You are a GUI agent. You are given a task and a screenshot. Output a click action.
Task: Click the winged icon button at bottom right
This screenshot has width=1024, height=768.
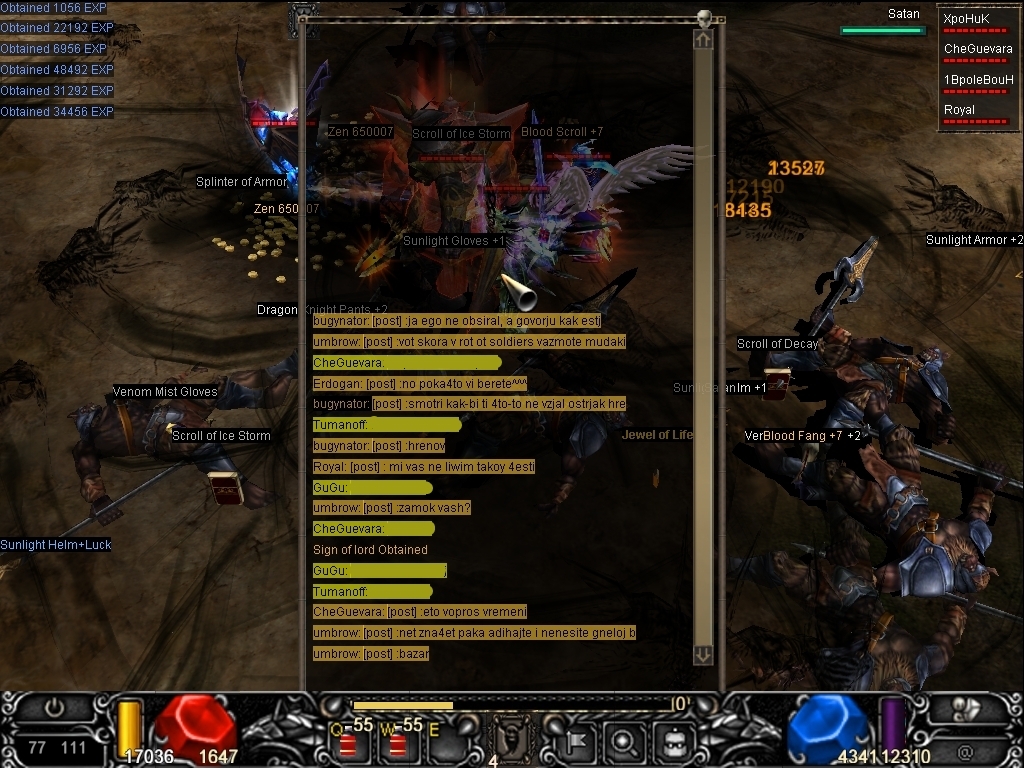click(x=966, y=709)
